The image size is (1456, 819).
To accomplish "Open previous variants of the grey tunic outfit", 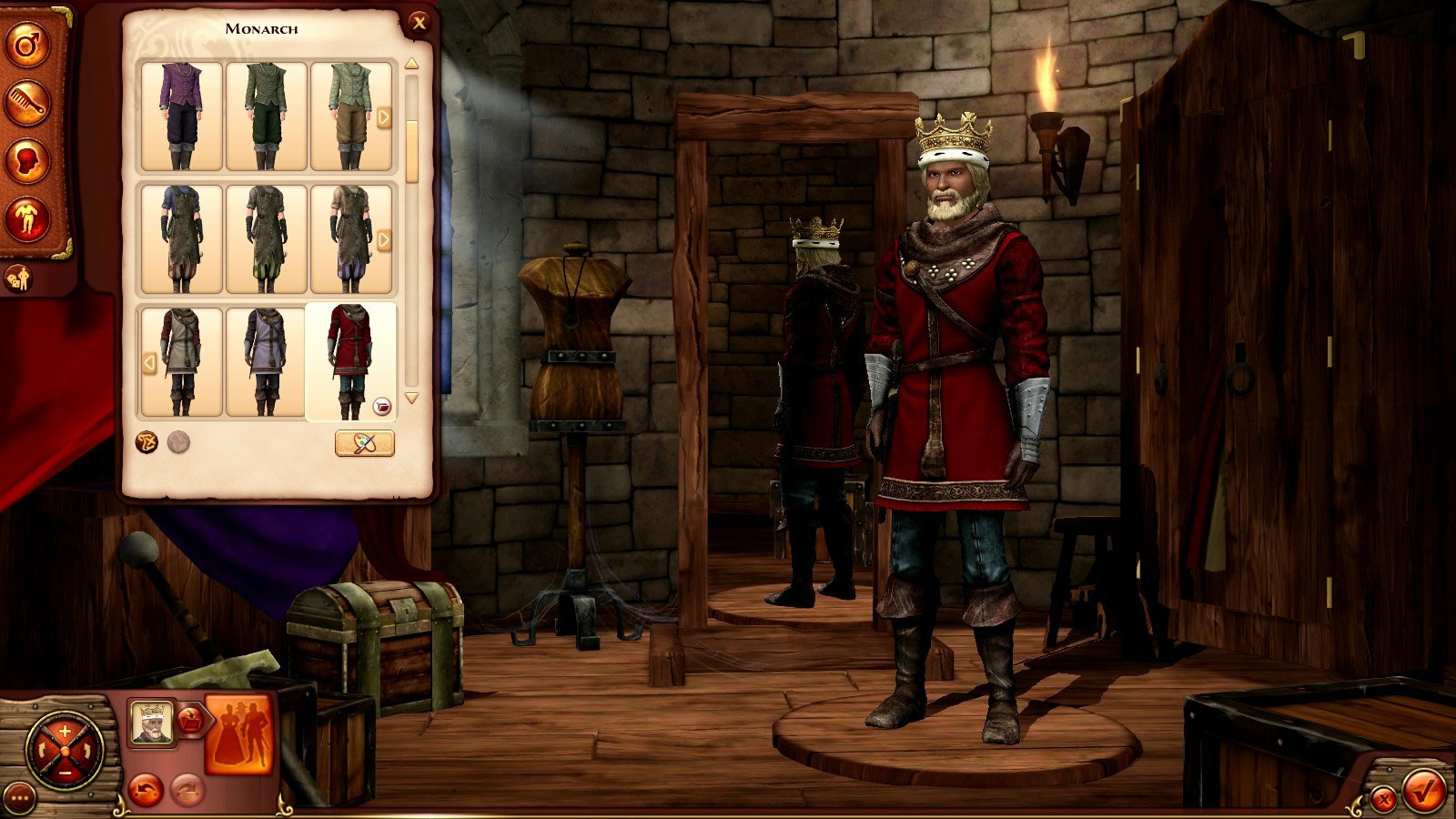I will [150, 362].
